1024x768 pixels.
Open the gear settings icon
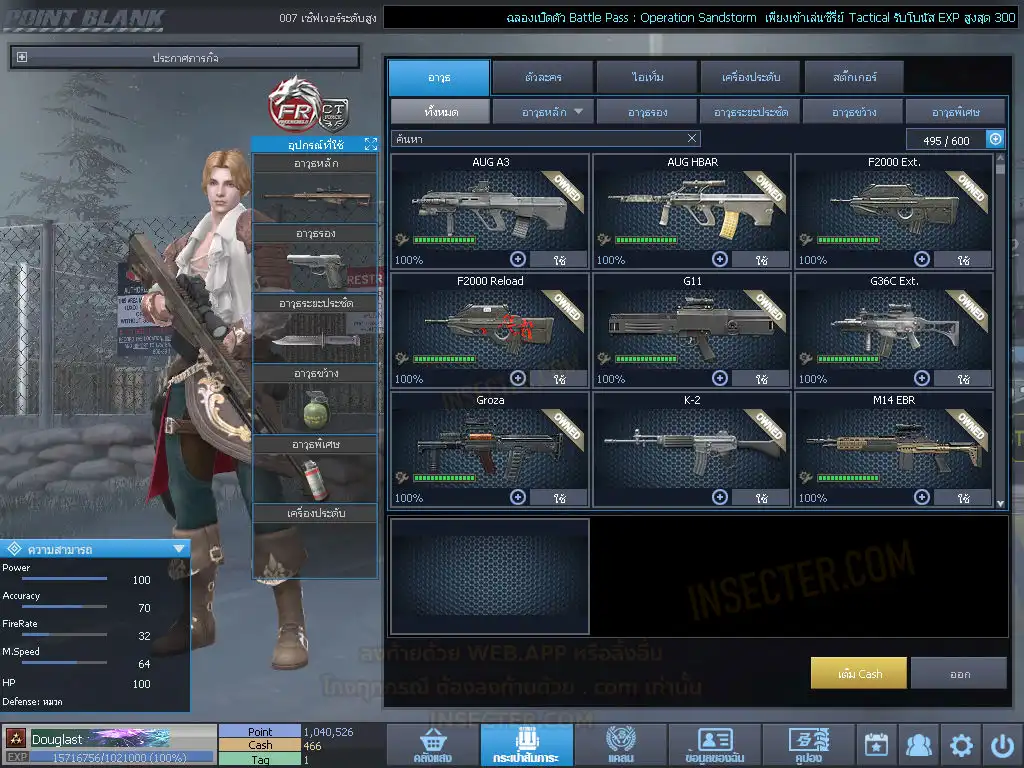tap(961, 745)
